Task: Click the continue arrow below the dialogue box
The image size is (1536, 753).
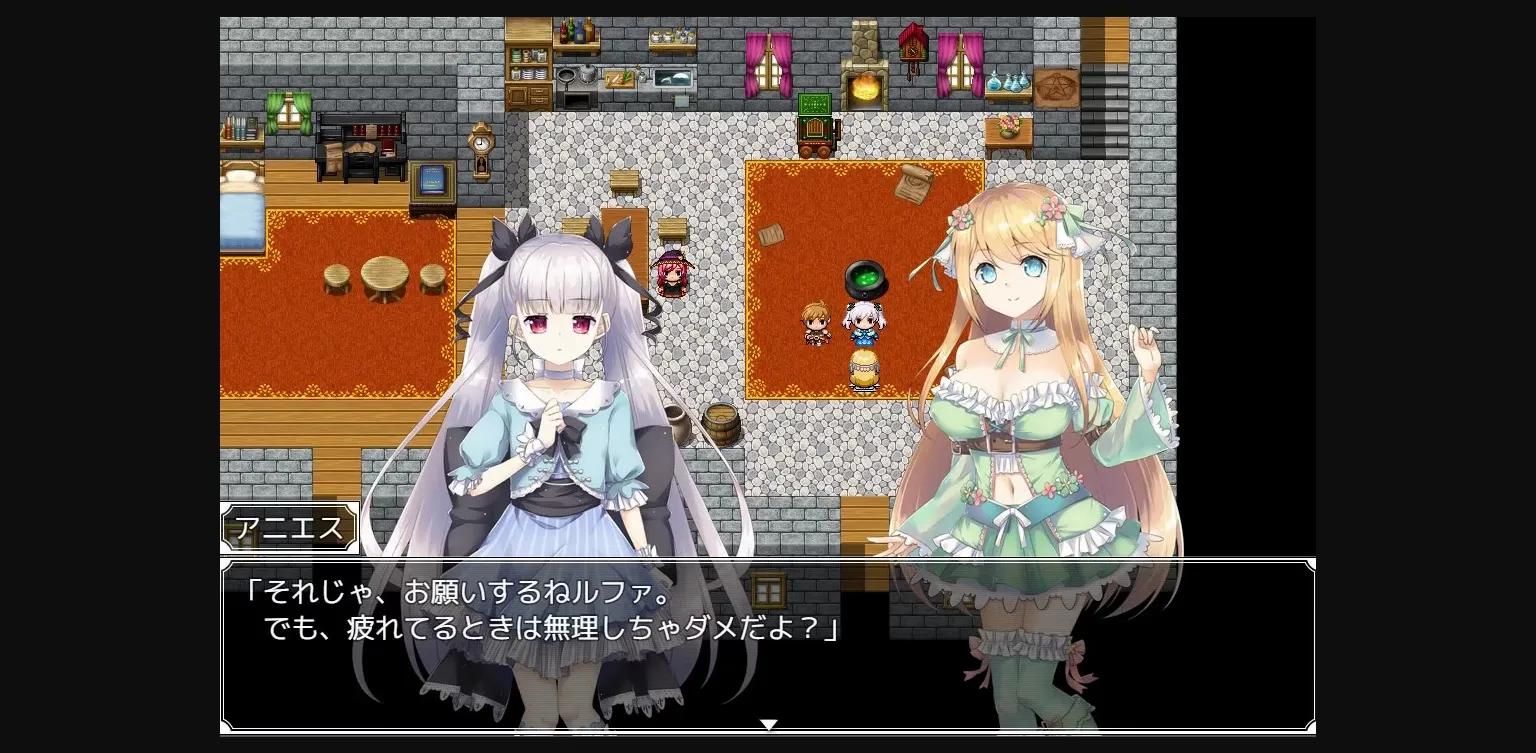Action: 768,723
